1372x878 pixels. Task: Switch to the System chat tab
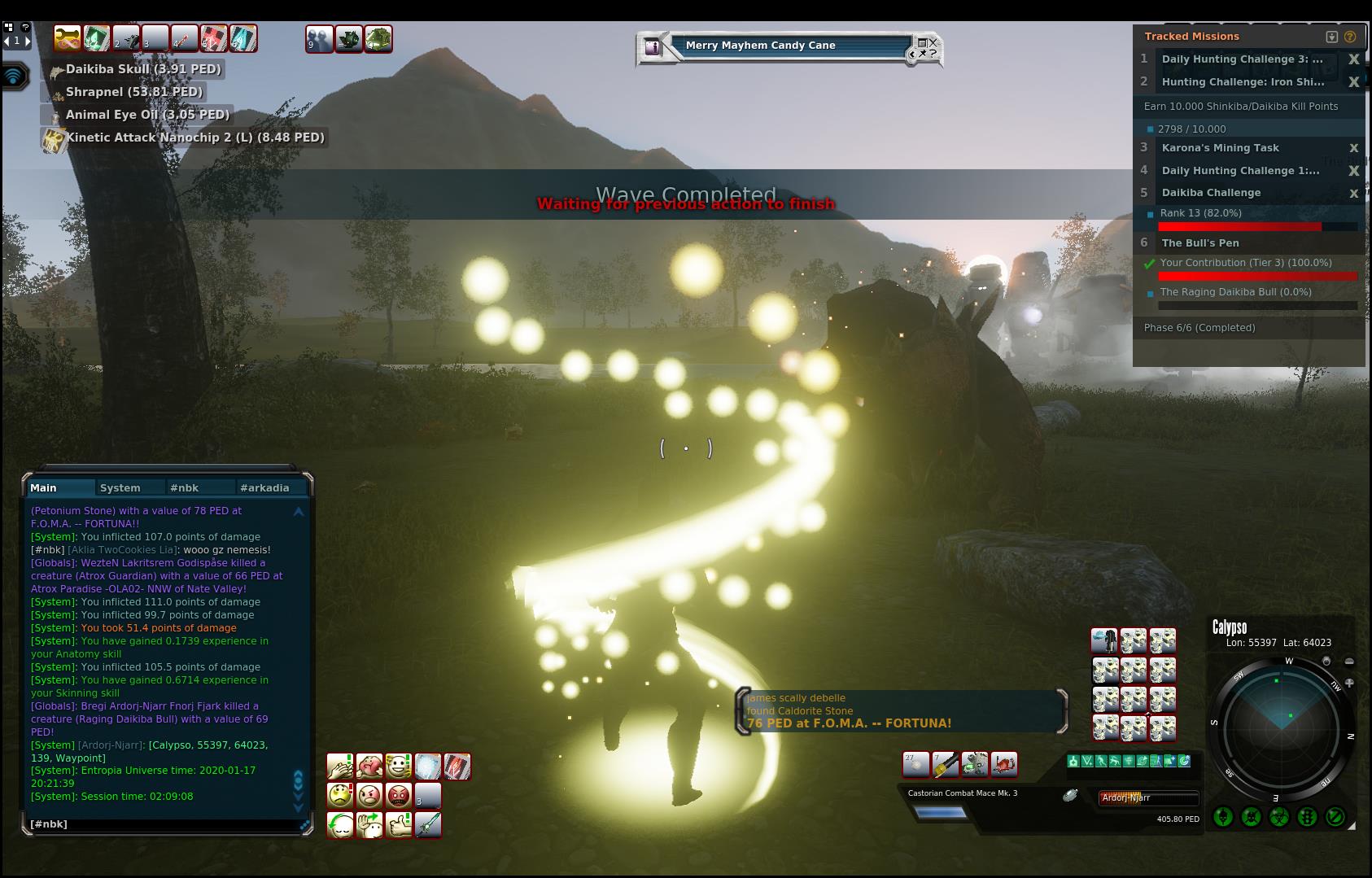(120, 488)
